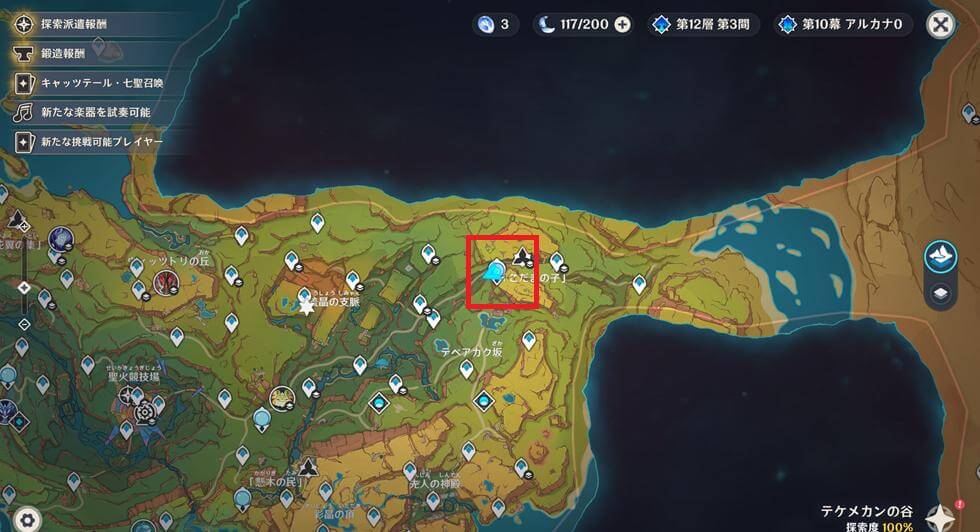Click the こだまの子 tribe marker

521,256
